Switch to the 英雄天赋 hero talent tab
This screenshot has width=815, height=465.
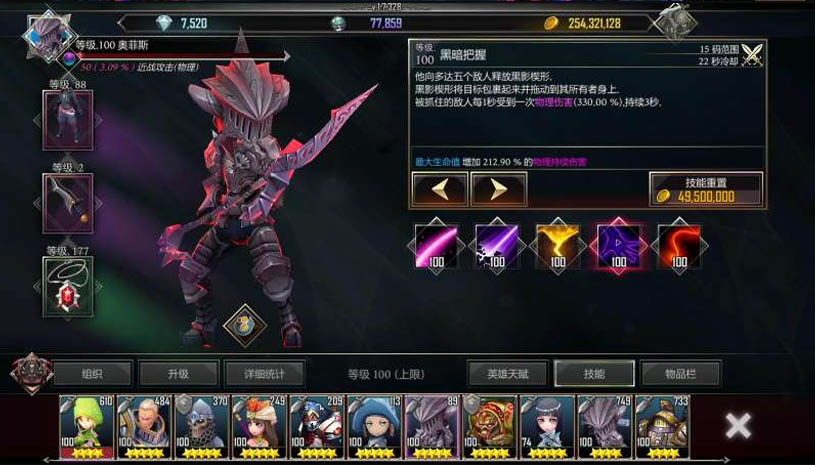tap(507, 373)
